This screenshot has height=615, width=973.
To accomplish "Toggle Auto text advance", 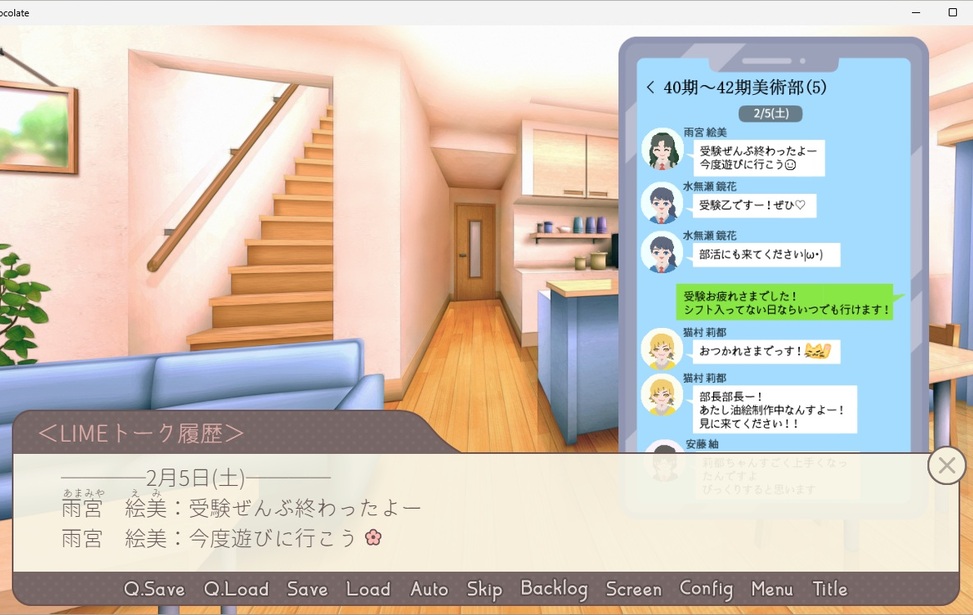I will coord(429,589).
